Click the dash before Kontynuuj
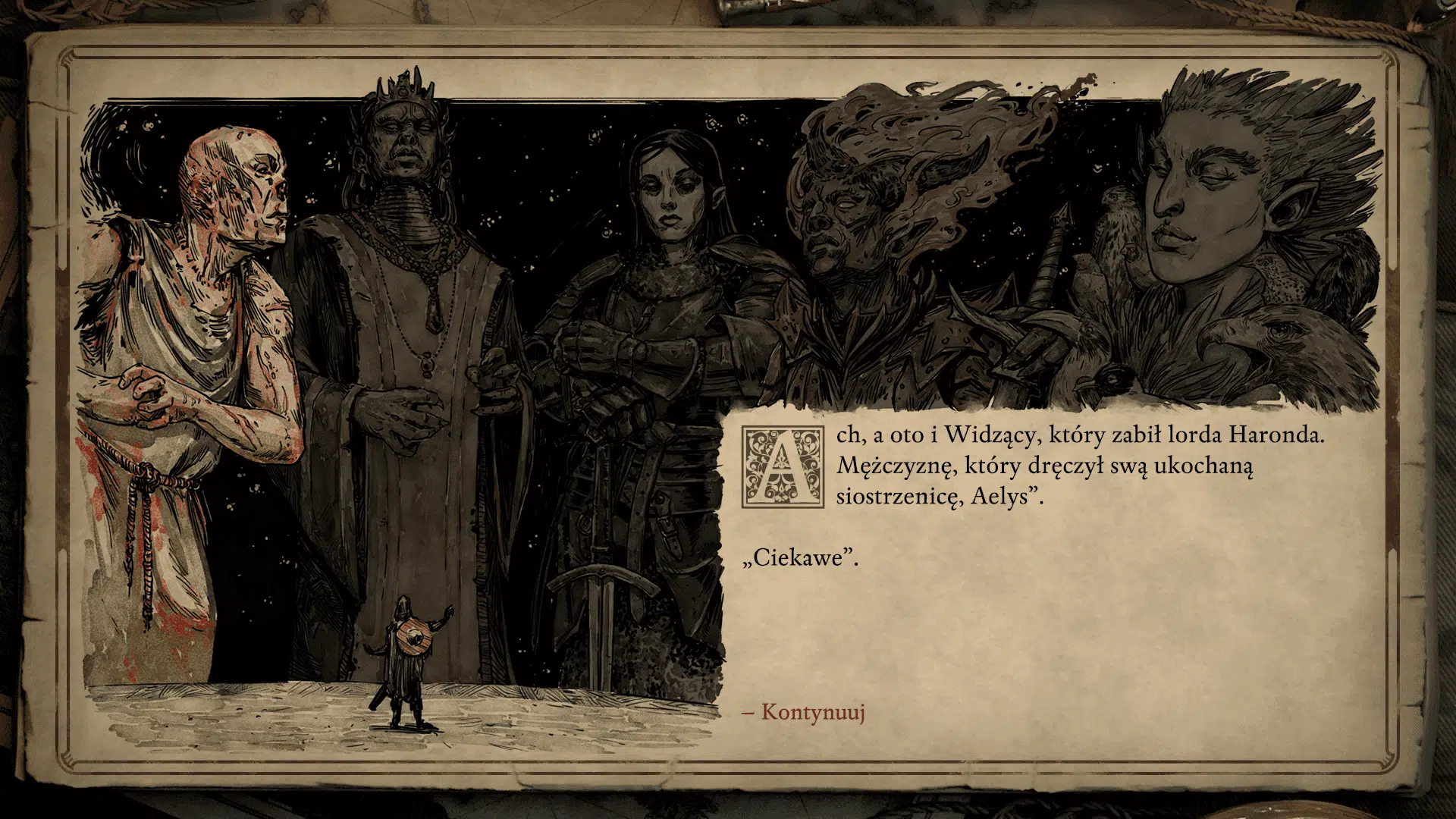The width and height of the screenshot is (1456, 819). tap(747, 713)
